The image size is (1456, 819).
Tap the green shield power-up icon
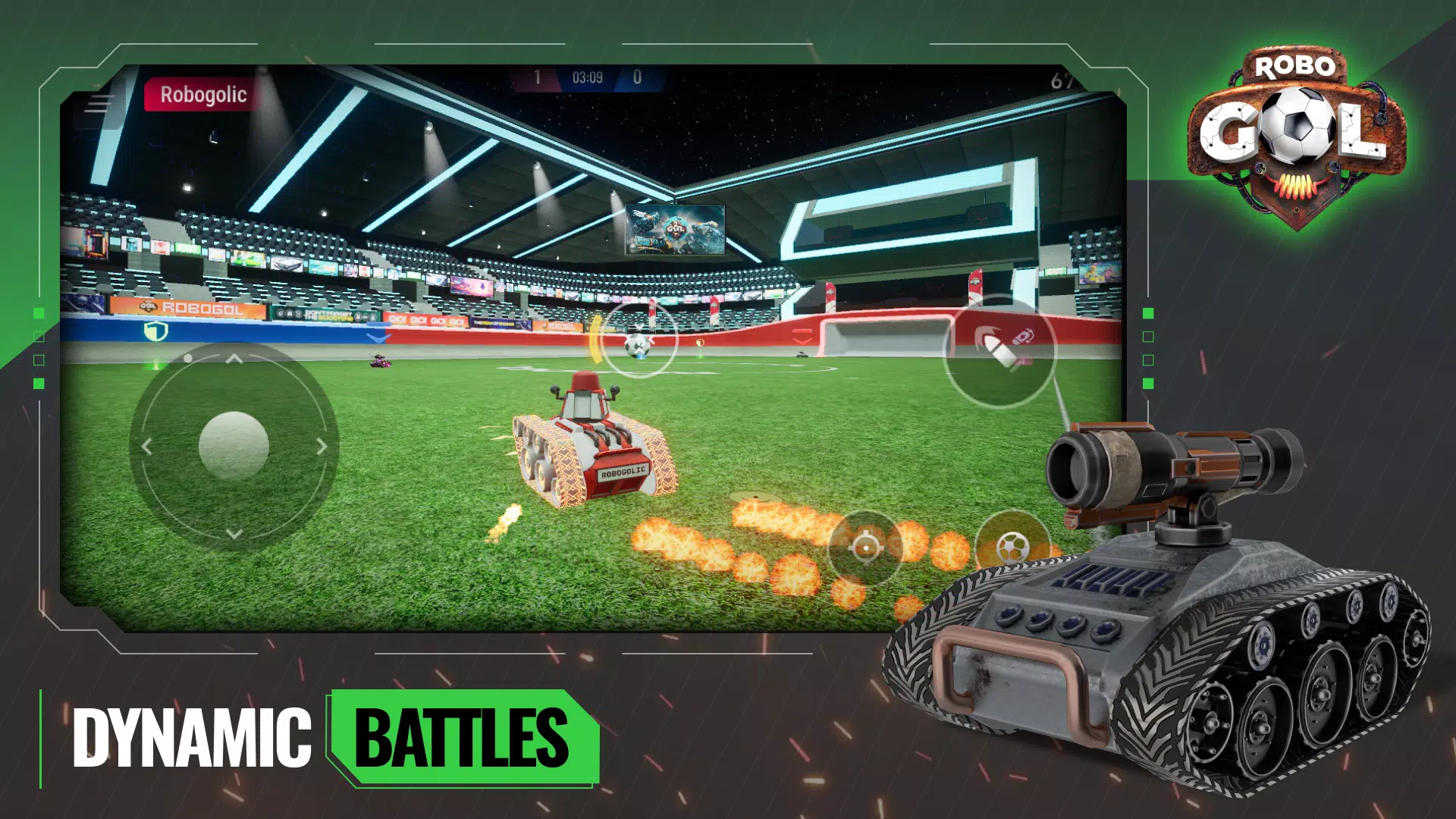coord(155,331)
